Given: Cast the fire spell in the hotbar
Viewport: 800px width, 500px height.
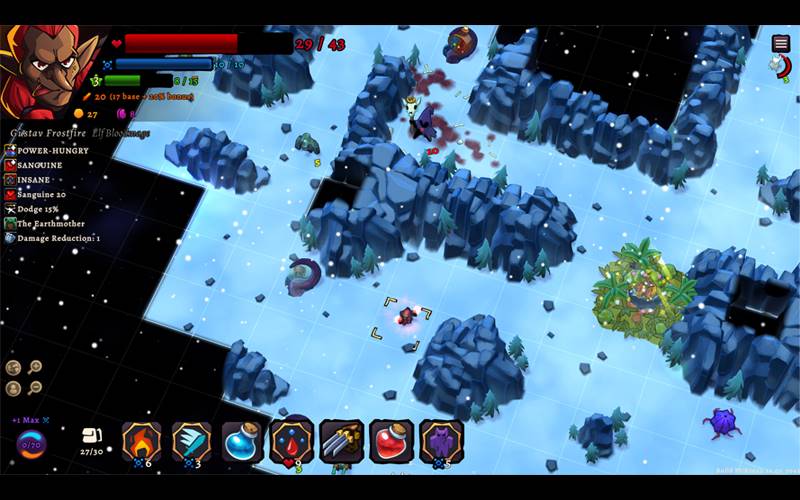Looking at the screenshot, I should (141, 440).
